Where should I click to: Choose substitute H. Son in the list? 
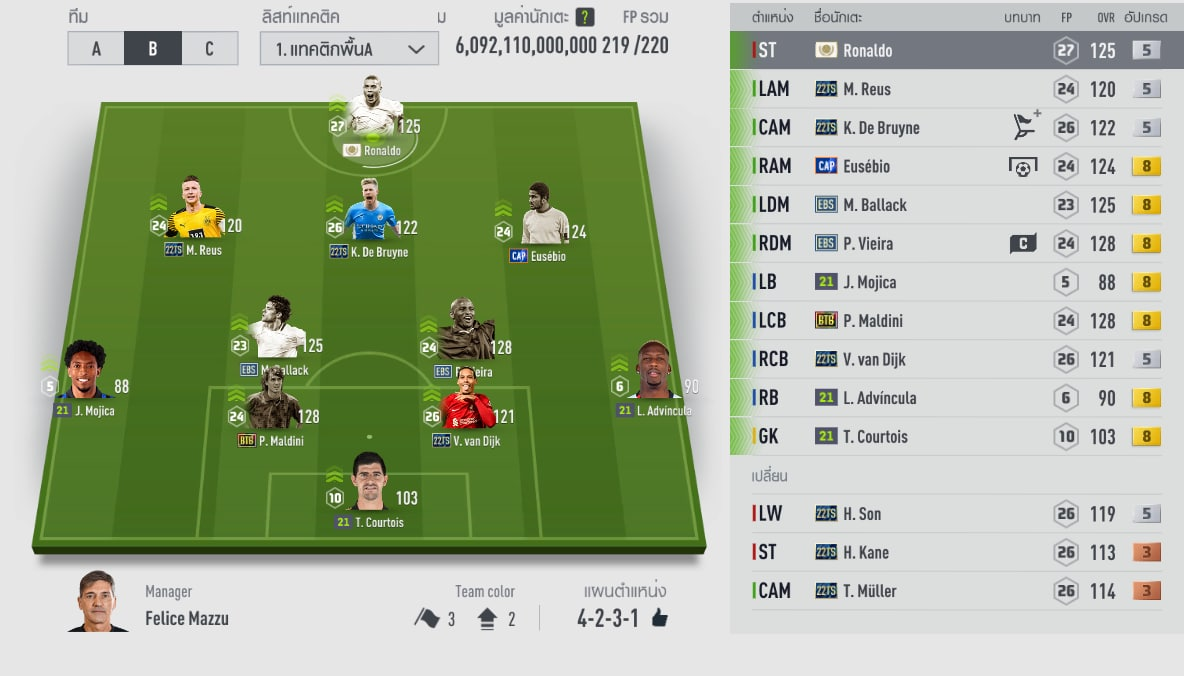click(955, 514)
